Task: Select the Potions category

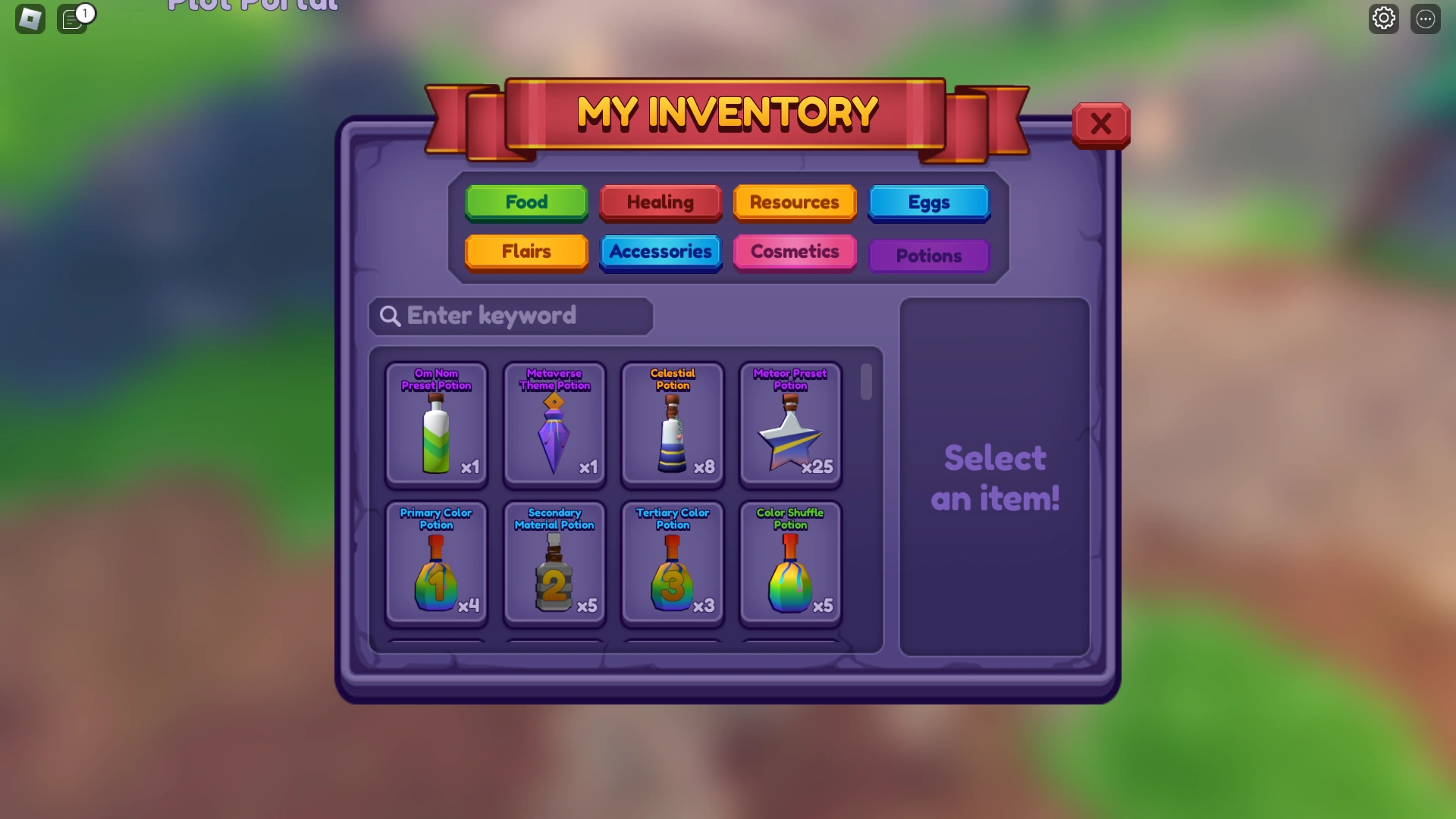Action: click(x=929, y=256)
